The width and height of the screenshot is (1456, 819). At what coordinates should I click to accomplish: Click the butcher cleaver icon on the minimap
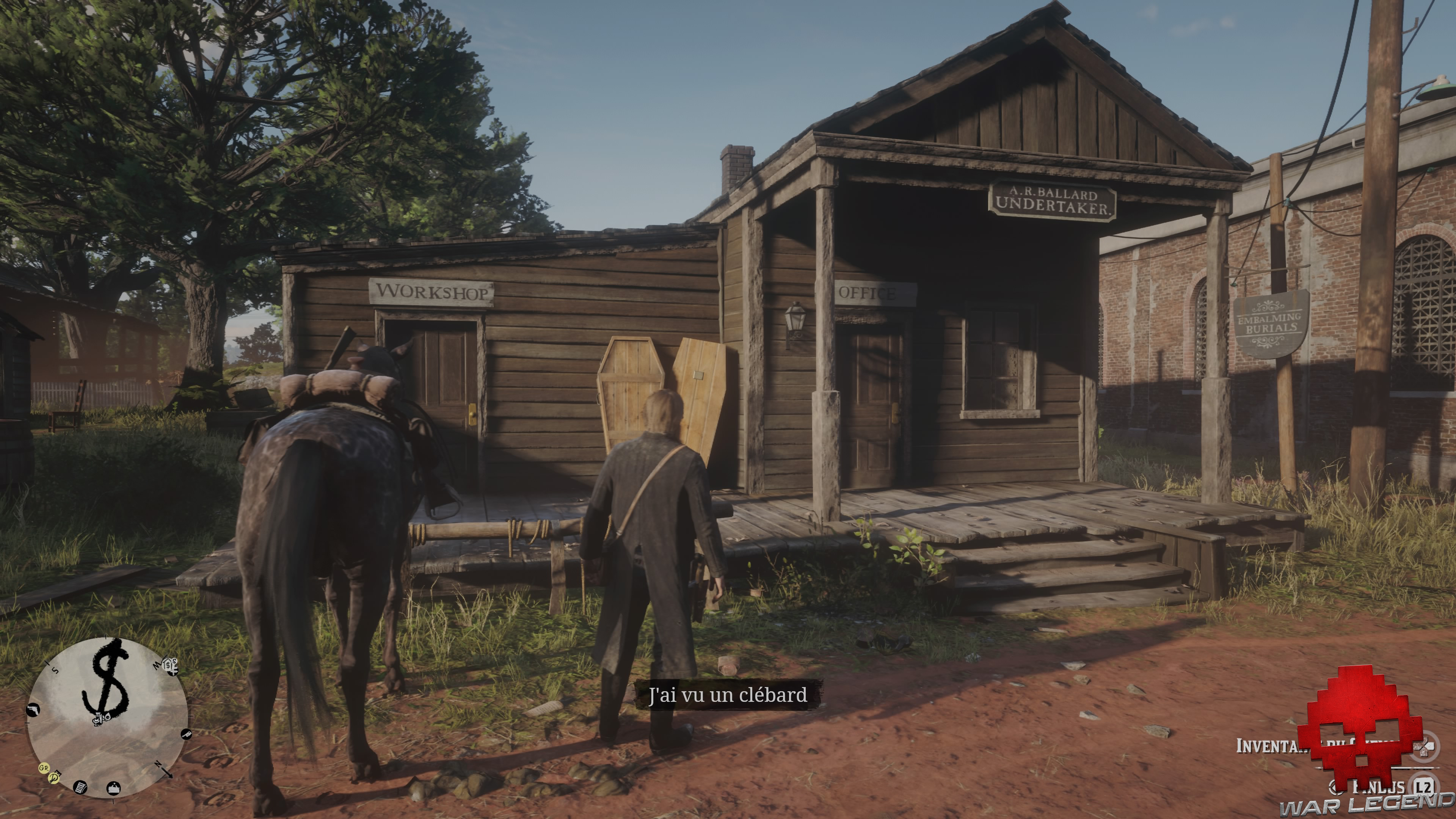click(x=187, y=735)
